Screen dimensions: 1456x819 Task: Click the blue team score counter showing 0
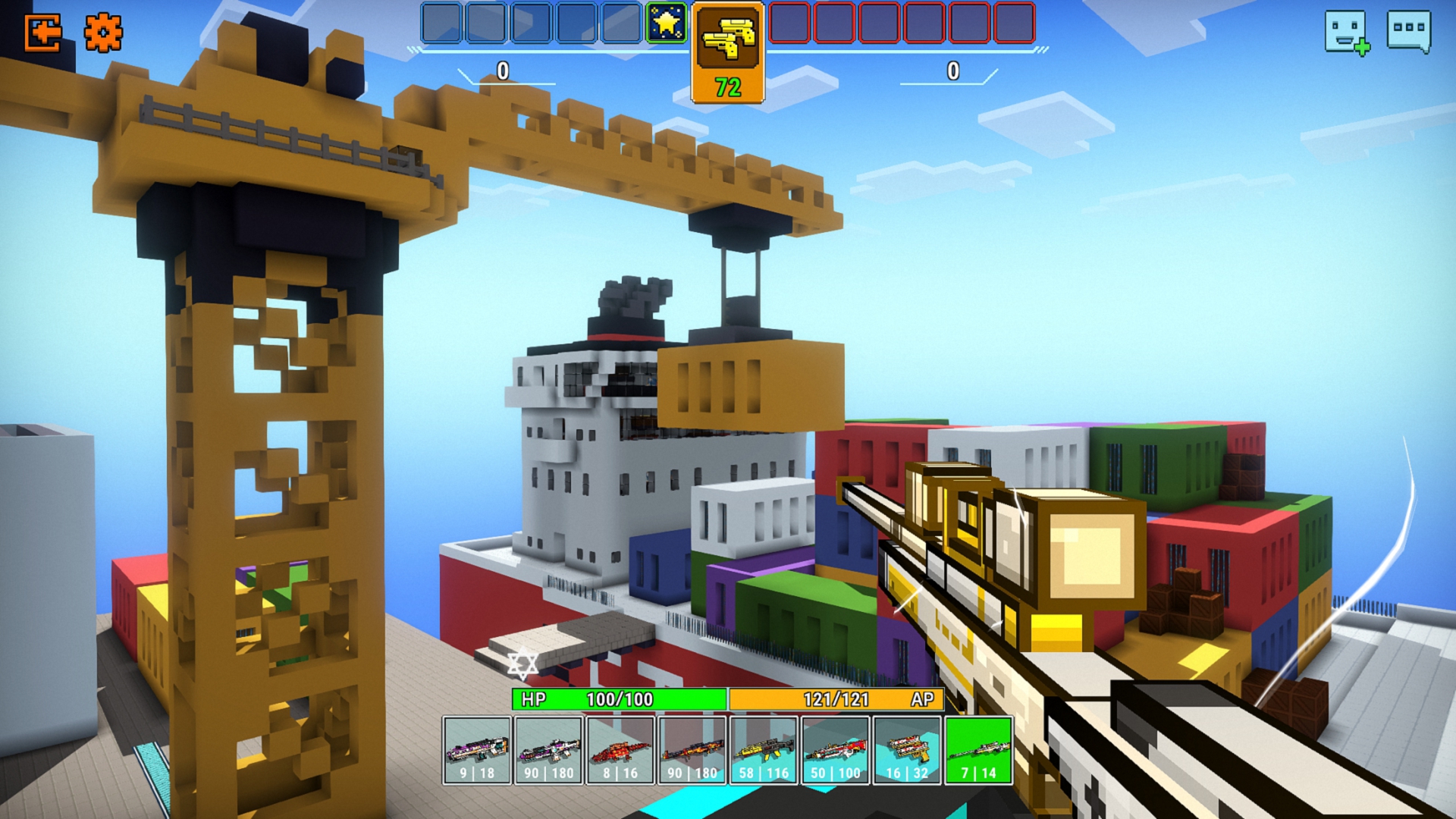click(x=500, y=72)
